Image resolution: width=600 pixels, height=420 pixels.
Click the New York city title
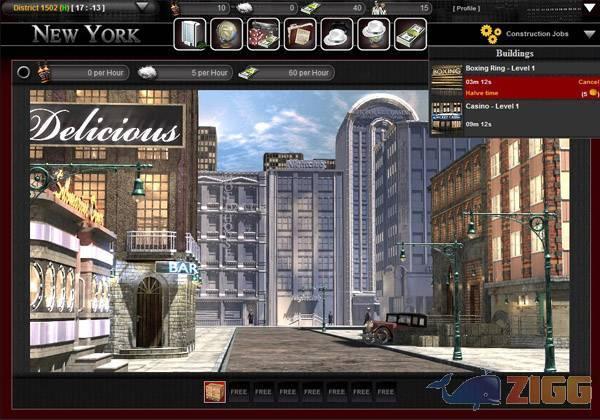(85, 35)
